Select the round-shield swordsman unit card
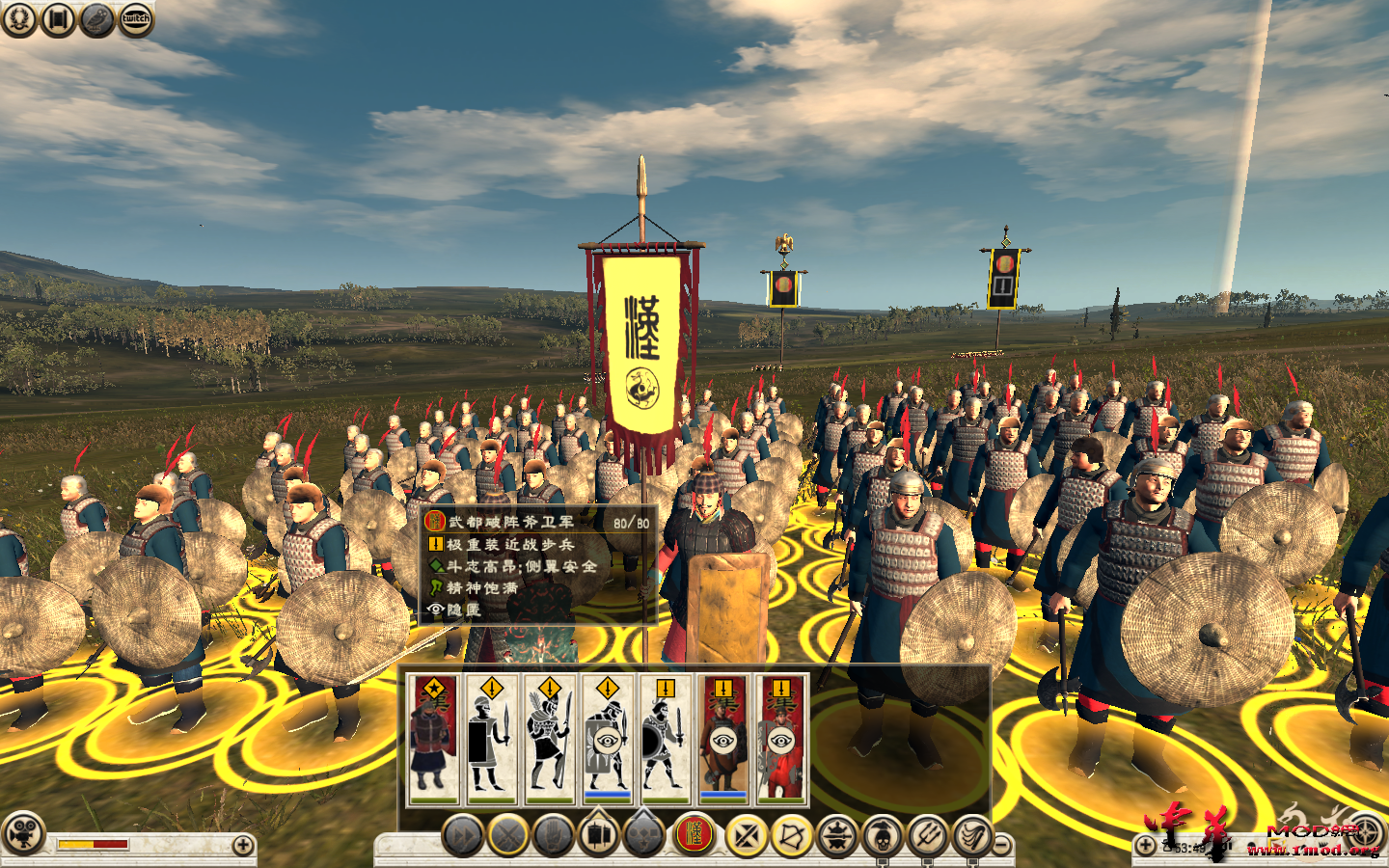The width and height of the screenshot is (1389, 868). pyautogui.click(x=666, y=739)
